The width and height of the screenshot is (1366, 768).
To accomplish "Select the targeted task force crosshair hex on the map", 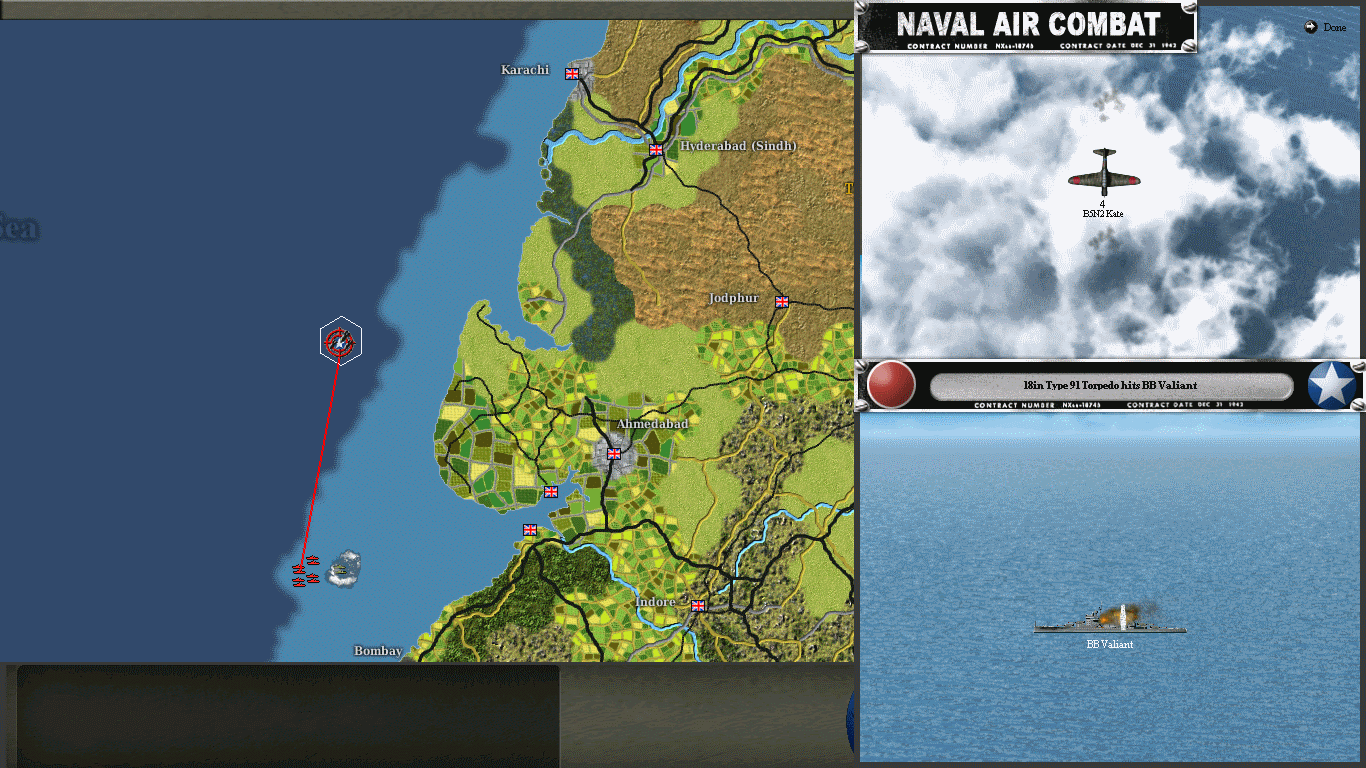I will coord(340,340).
